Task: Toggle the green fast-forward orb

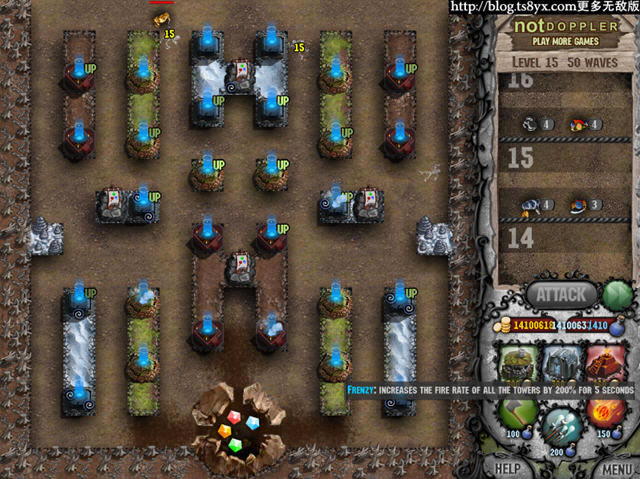Action: pyautogui.click(x=617, y=295)
